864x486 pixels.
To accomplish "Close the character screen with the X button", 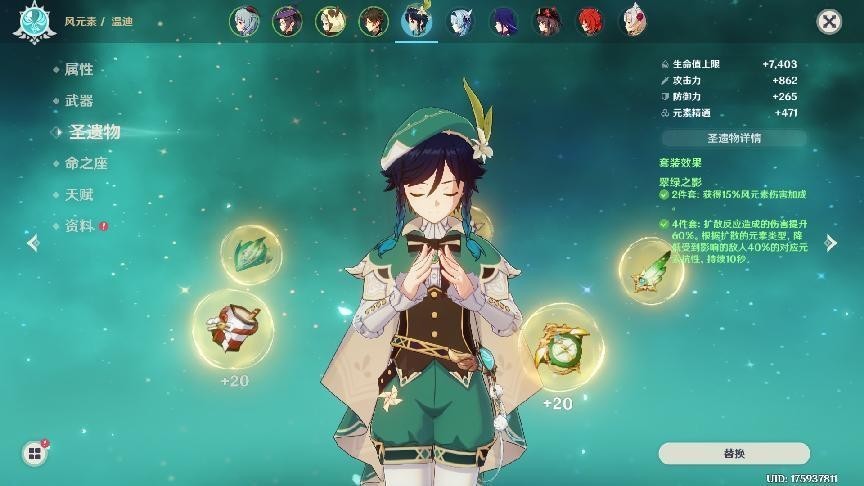I will coord(828,21).
